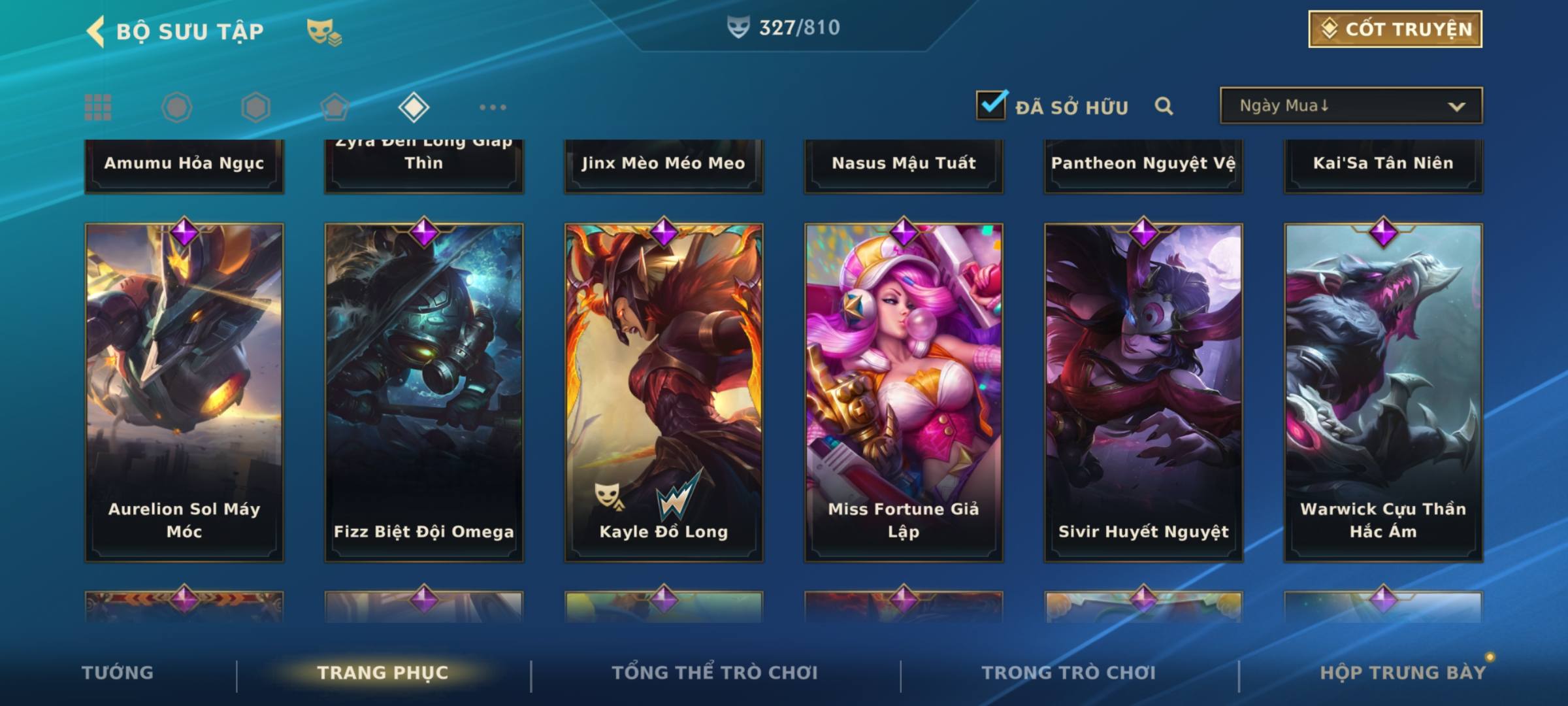Go to the Trong Trò Chơi tab

1069,673
